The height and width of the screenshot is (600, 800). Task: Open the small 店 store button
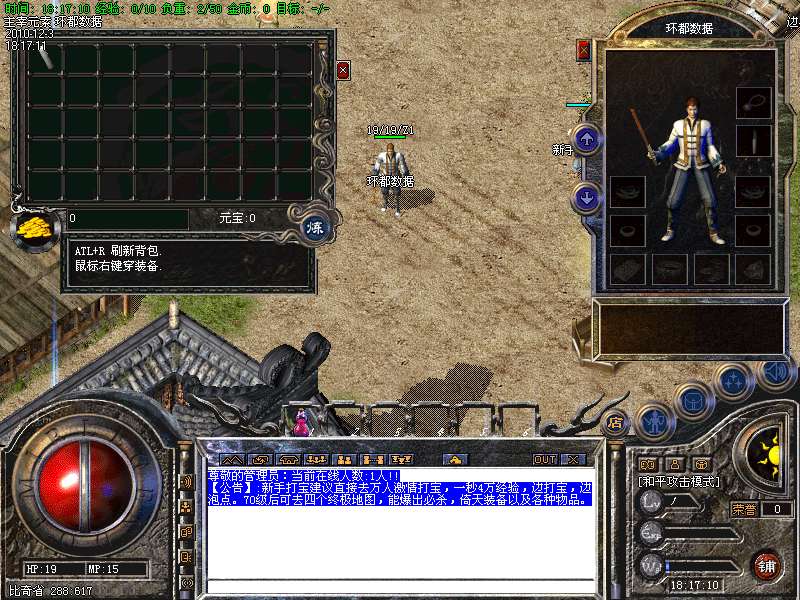pyautogui.click(x=615, y=422)
